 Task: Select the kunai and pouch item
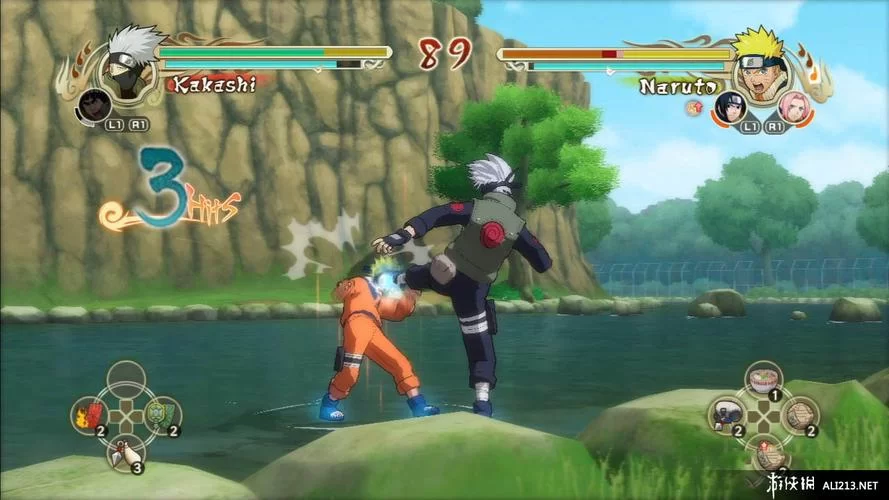124,452
